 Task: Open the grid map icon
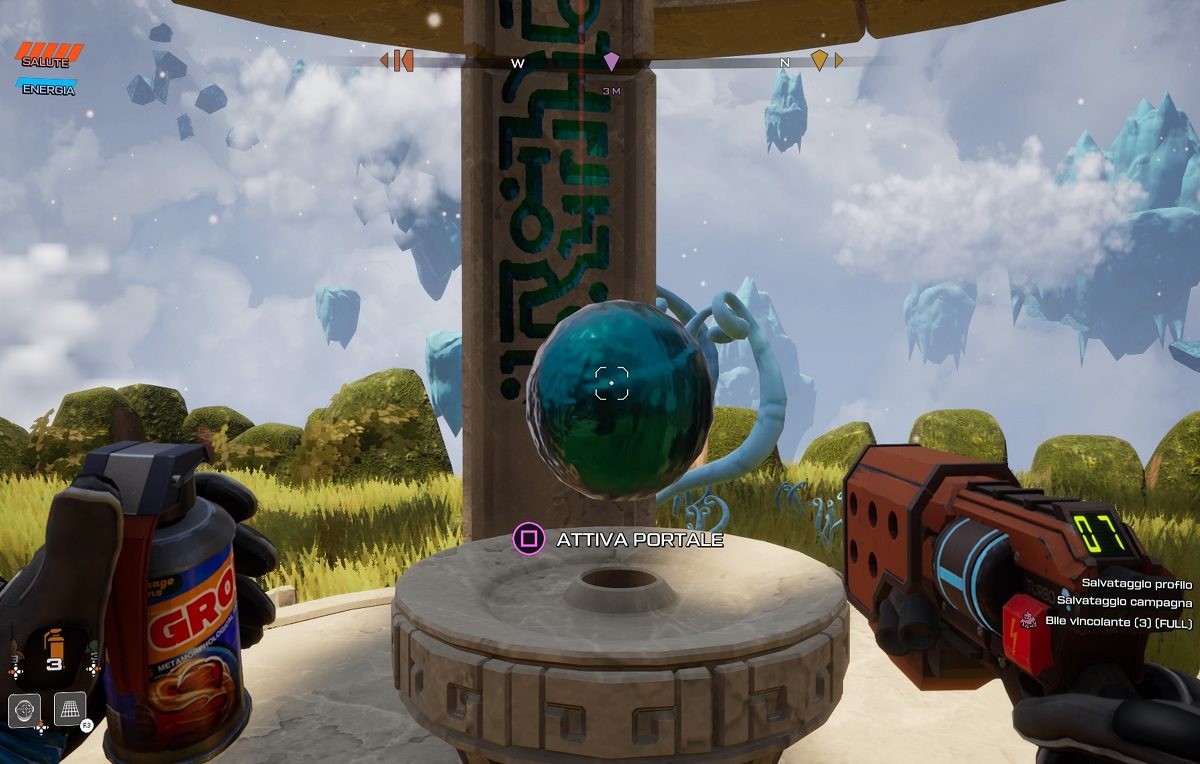(70, 709)
